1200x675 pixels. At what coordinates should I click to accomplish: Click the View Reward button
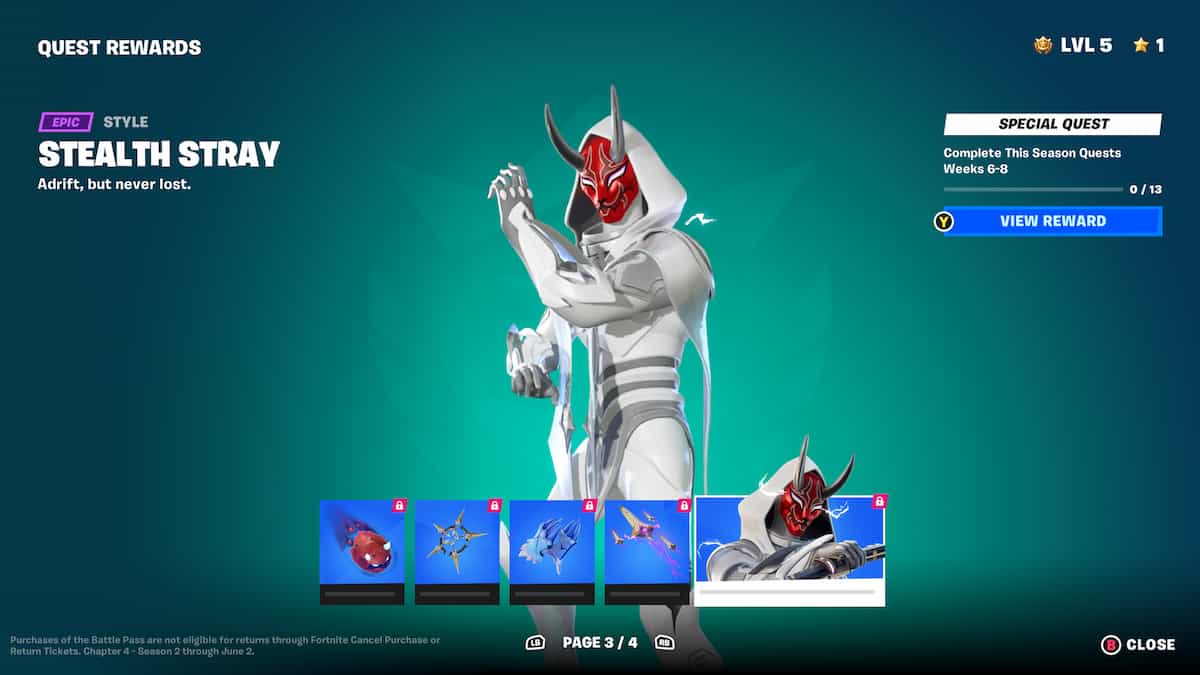click(1052, 221)
